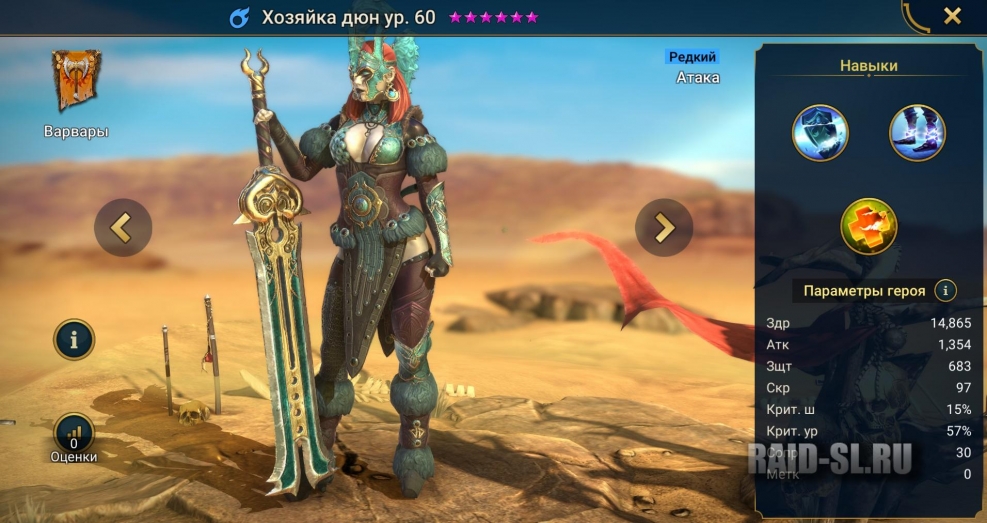Open hero parameters info tooltip
987x523 pixels.
[944, 291]
